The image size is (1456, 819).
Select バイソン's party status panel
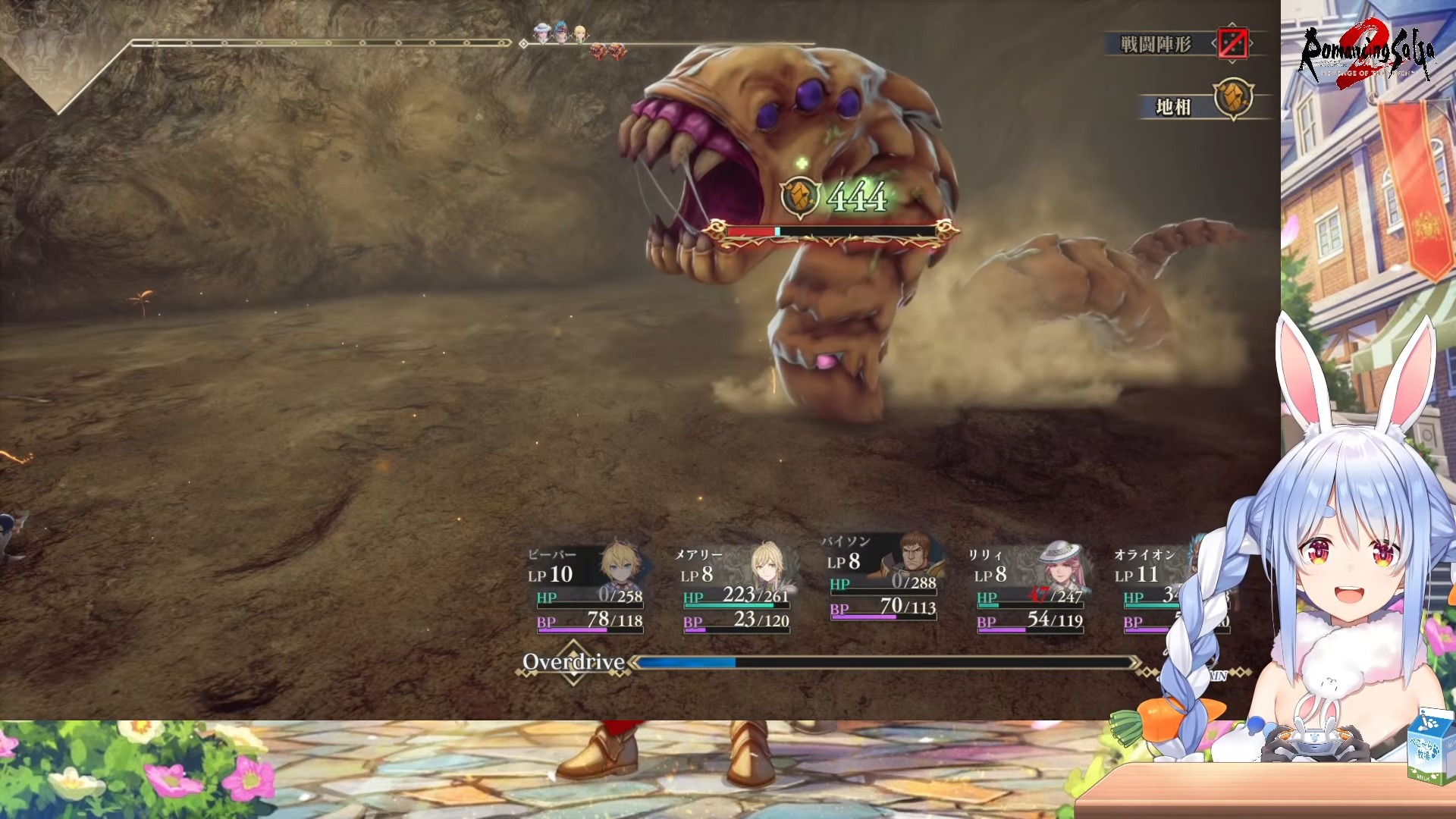882,576
